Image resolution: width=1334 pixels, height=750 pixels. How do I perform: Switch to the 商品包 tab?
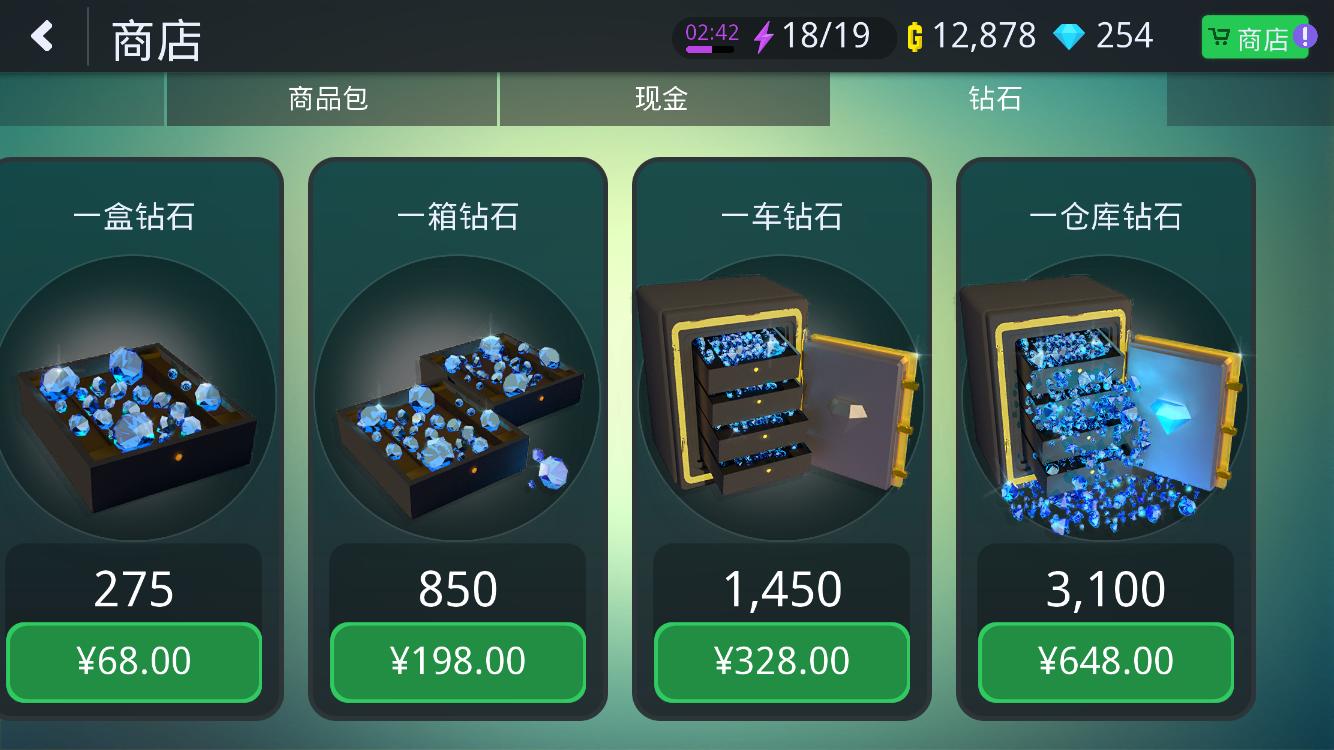332,99
